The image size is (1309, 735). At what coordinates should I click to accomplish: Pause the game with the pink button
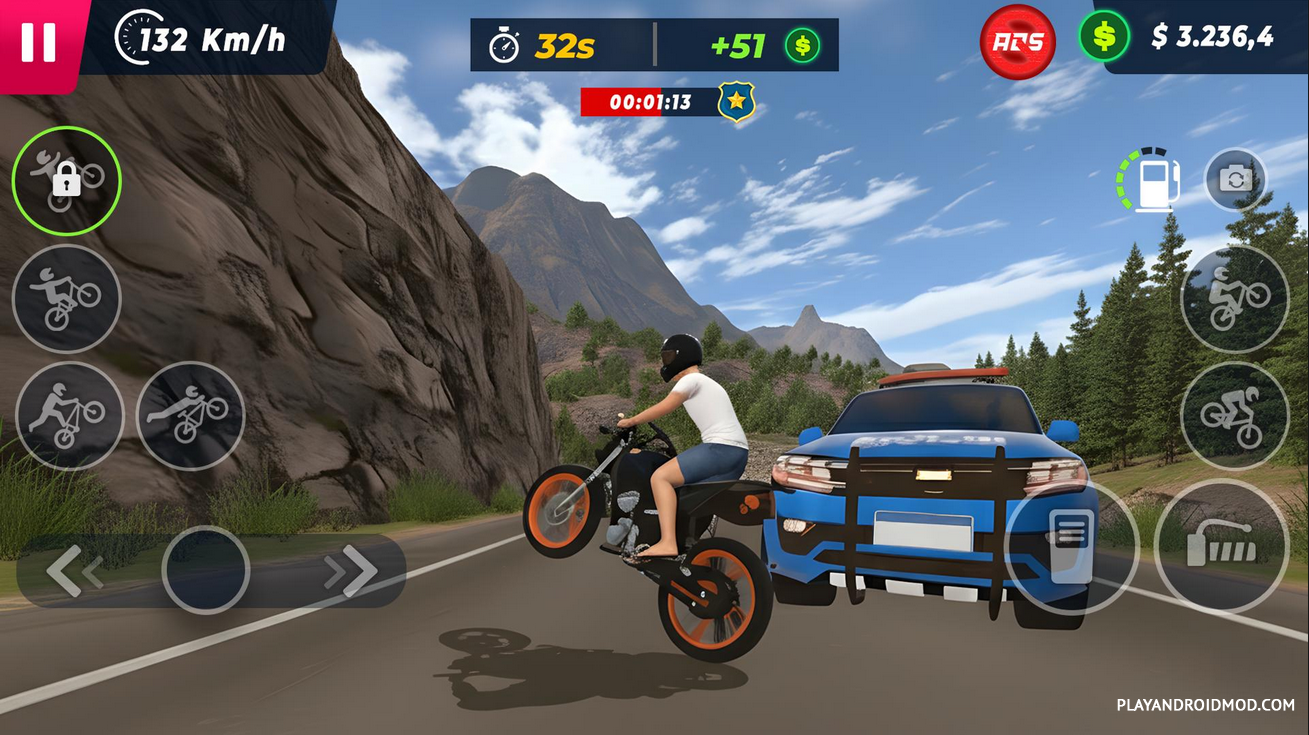click(38, 42)
